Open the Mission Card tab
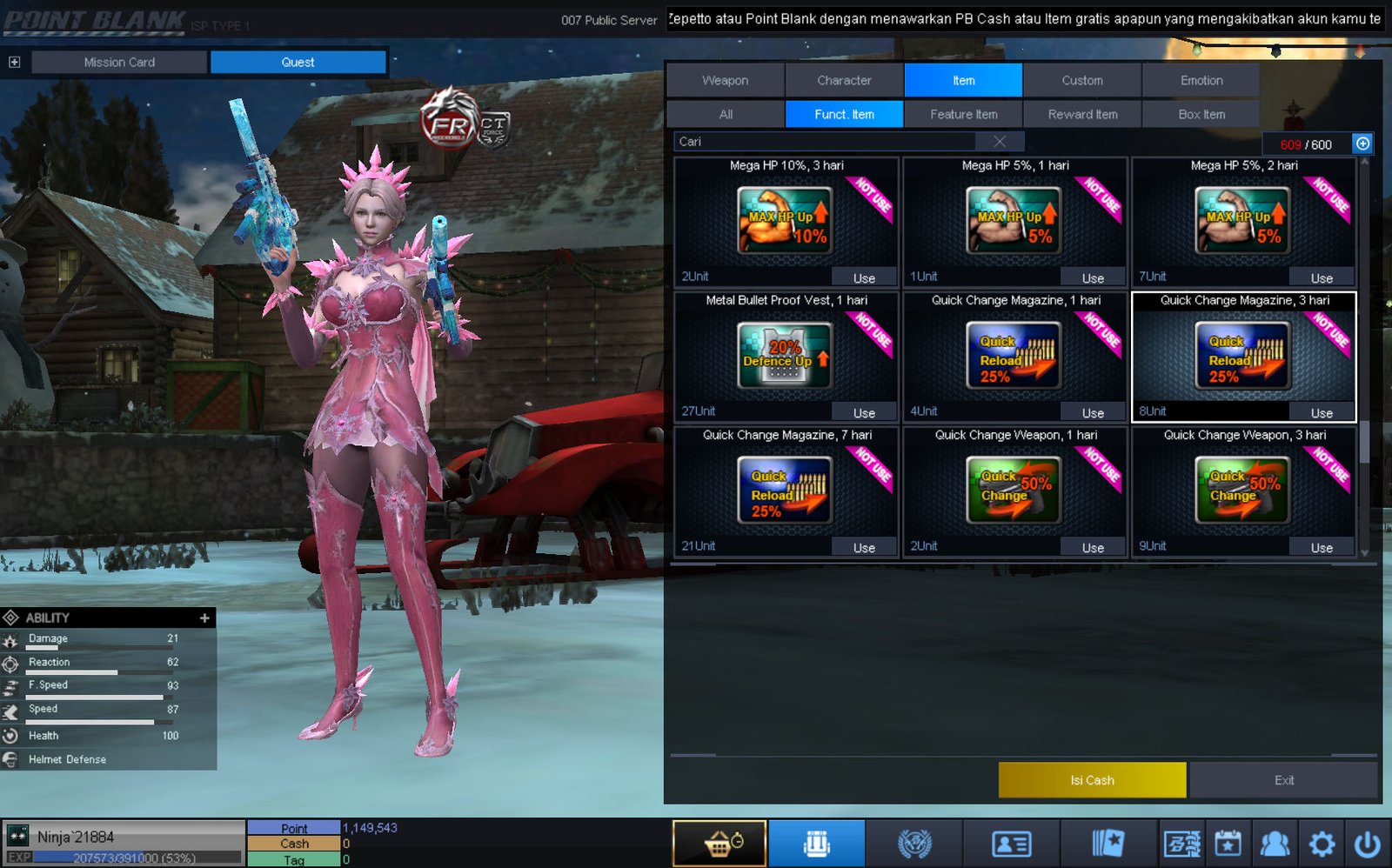 pos(119,62)
